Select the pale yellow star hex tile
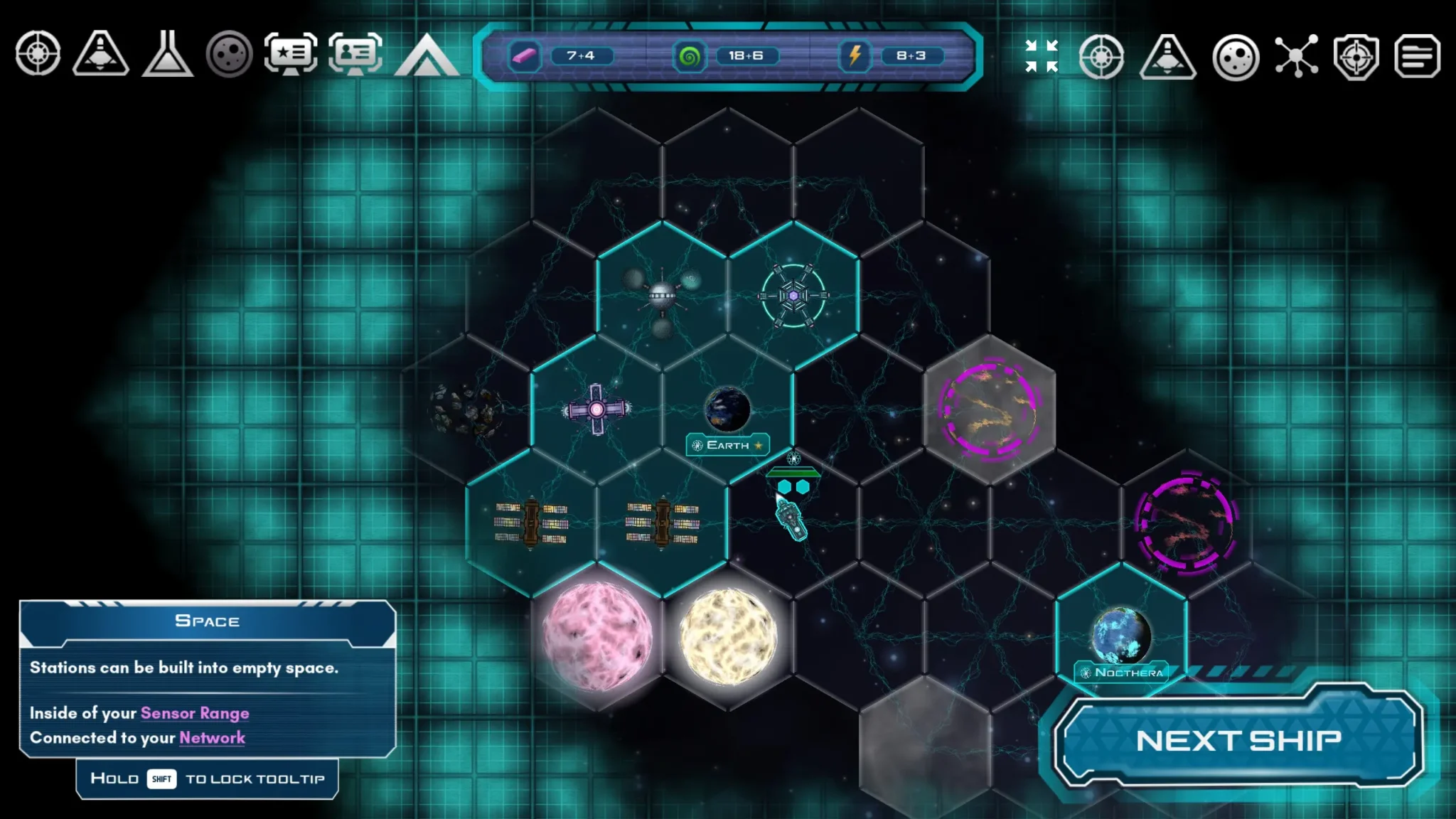The height and width of the screenshot is (819, 1456). (728, 635)
